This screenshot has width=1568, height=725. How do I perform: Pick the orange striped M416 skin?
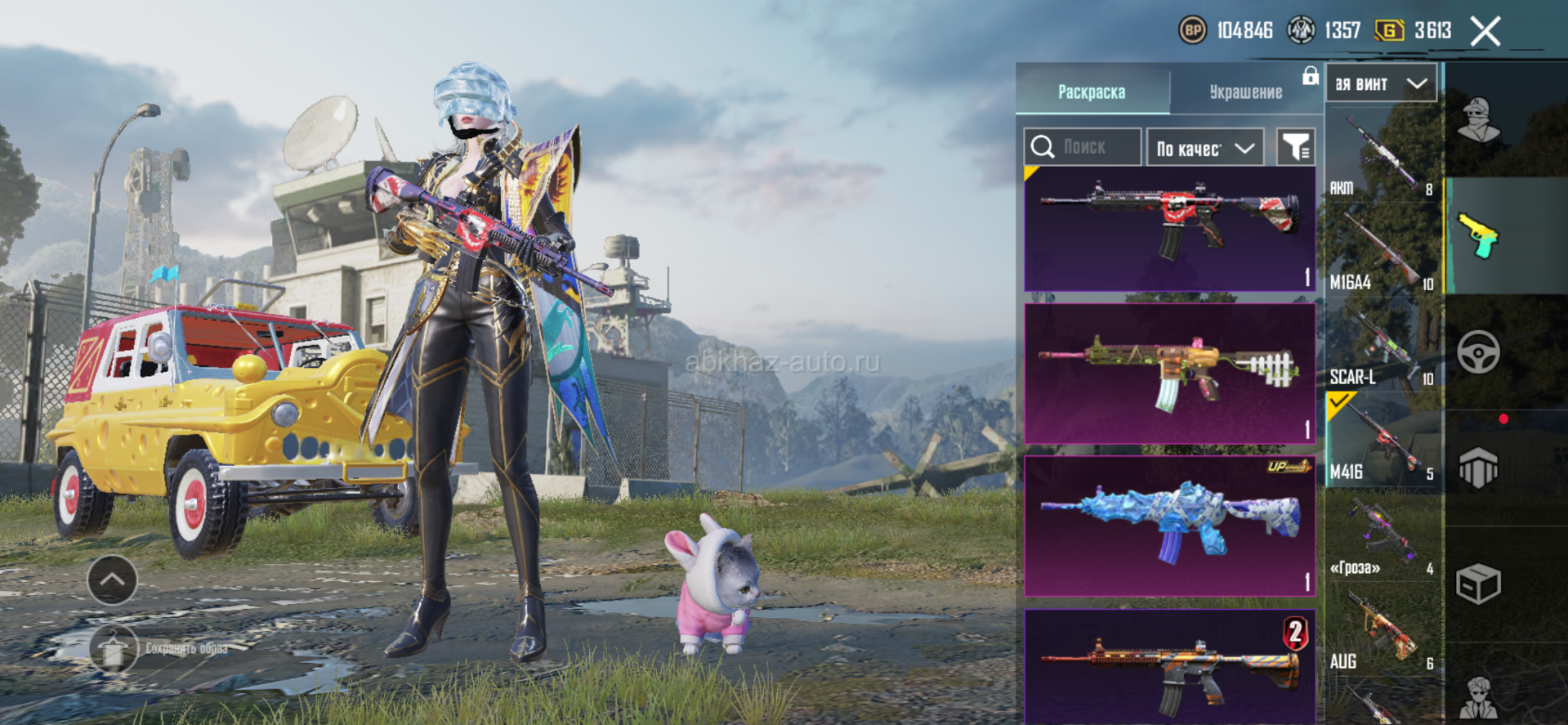click(x=1169, y=666)
